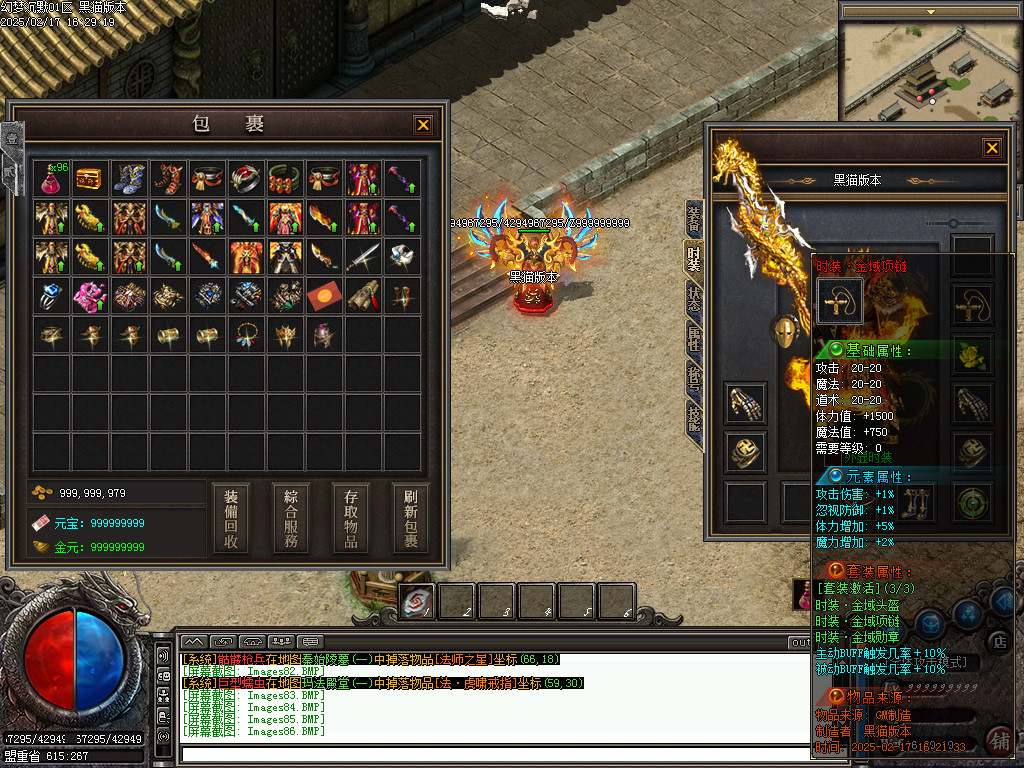Select the yellow rose equipment slot
The width and height of the screenshot is (1024, 768).
click(972, 353)
